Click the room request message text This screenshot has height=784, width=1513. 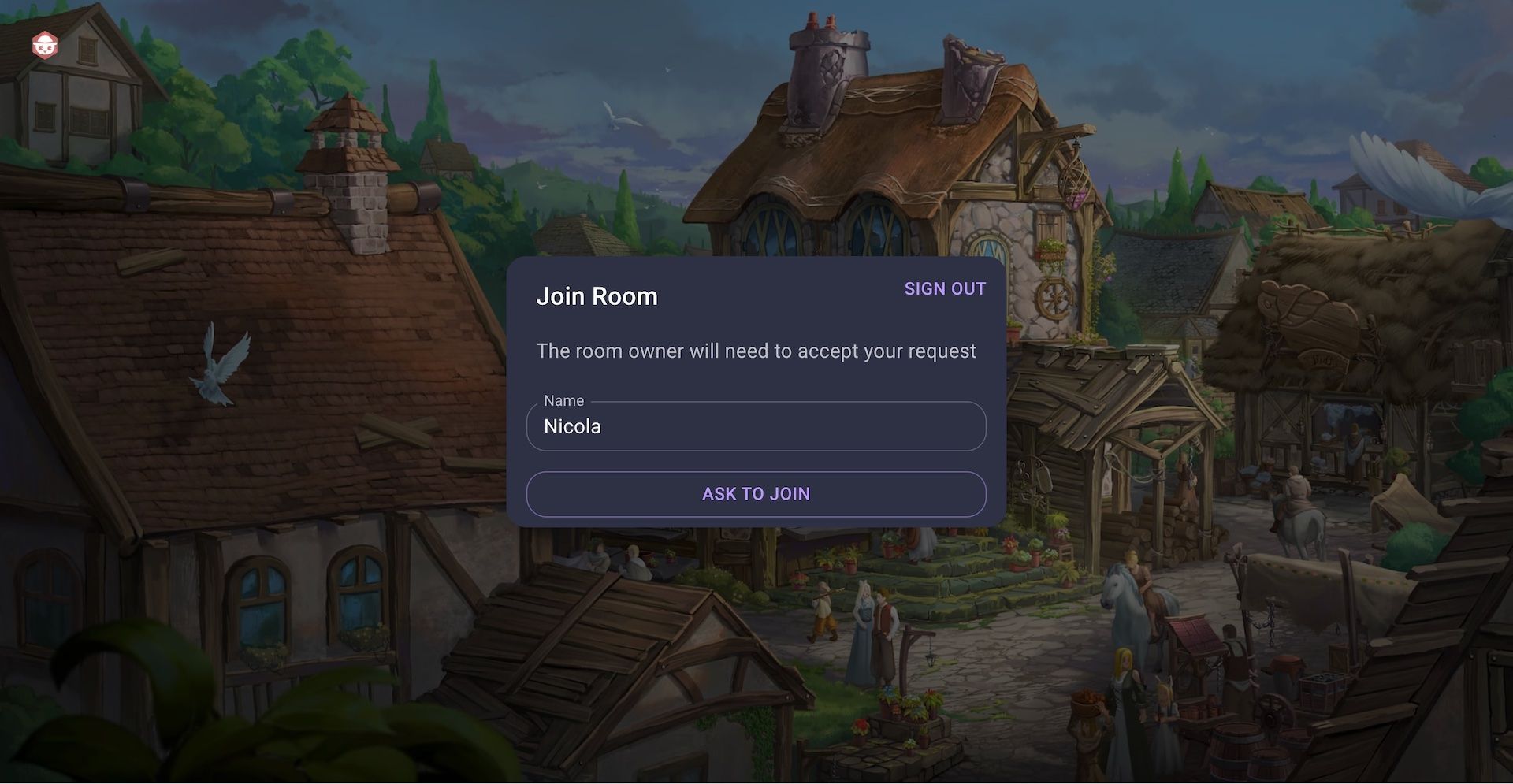point(756,351)
